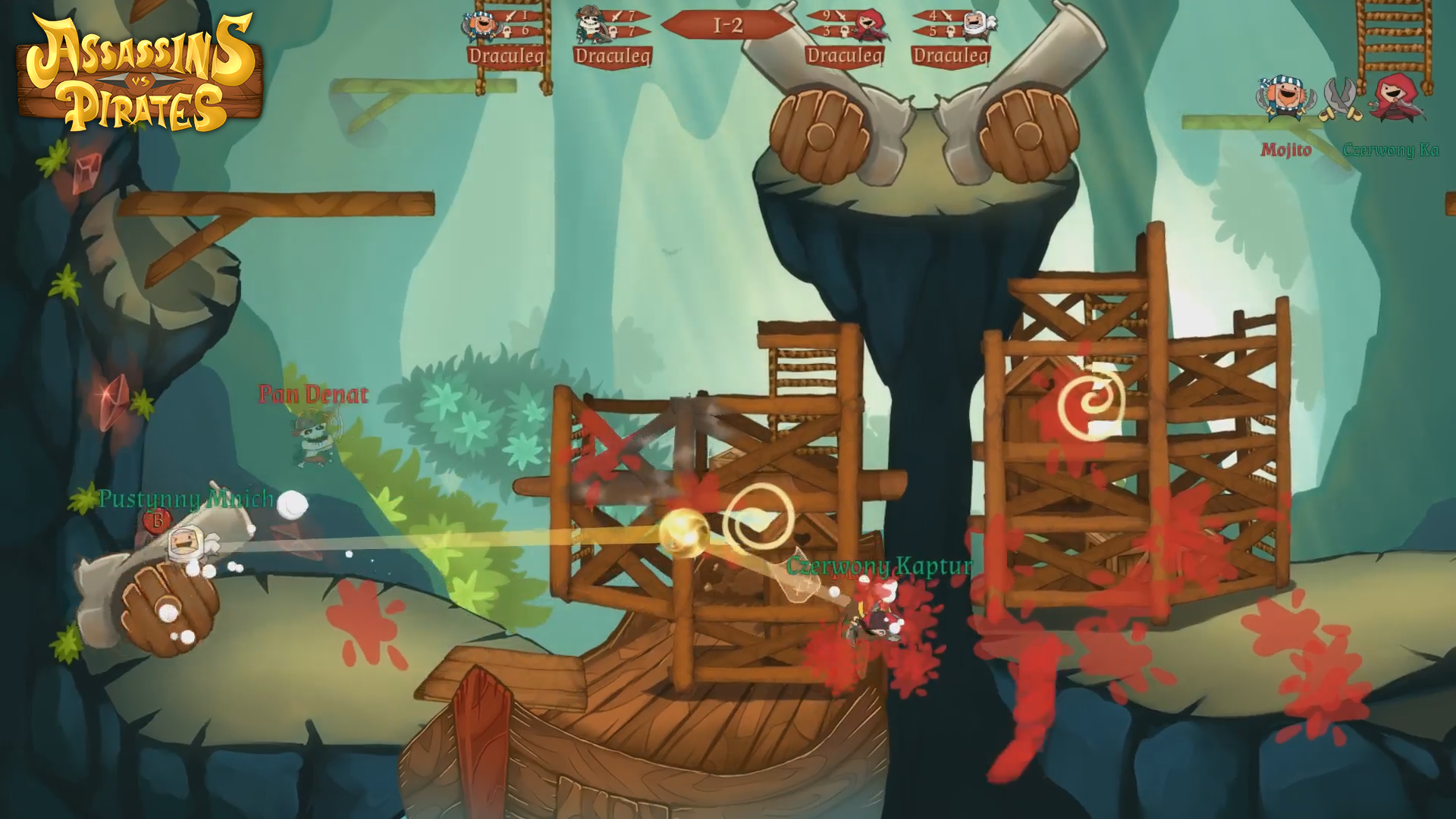Expand the leftmost Draculeq stats banner

[x=506, y=54]
